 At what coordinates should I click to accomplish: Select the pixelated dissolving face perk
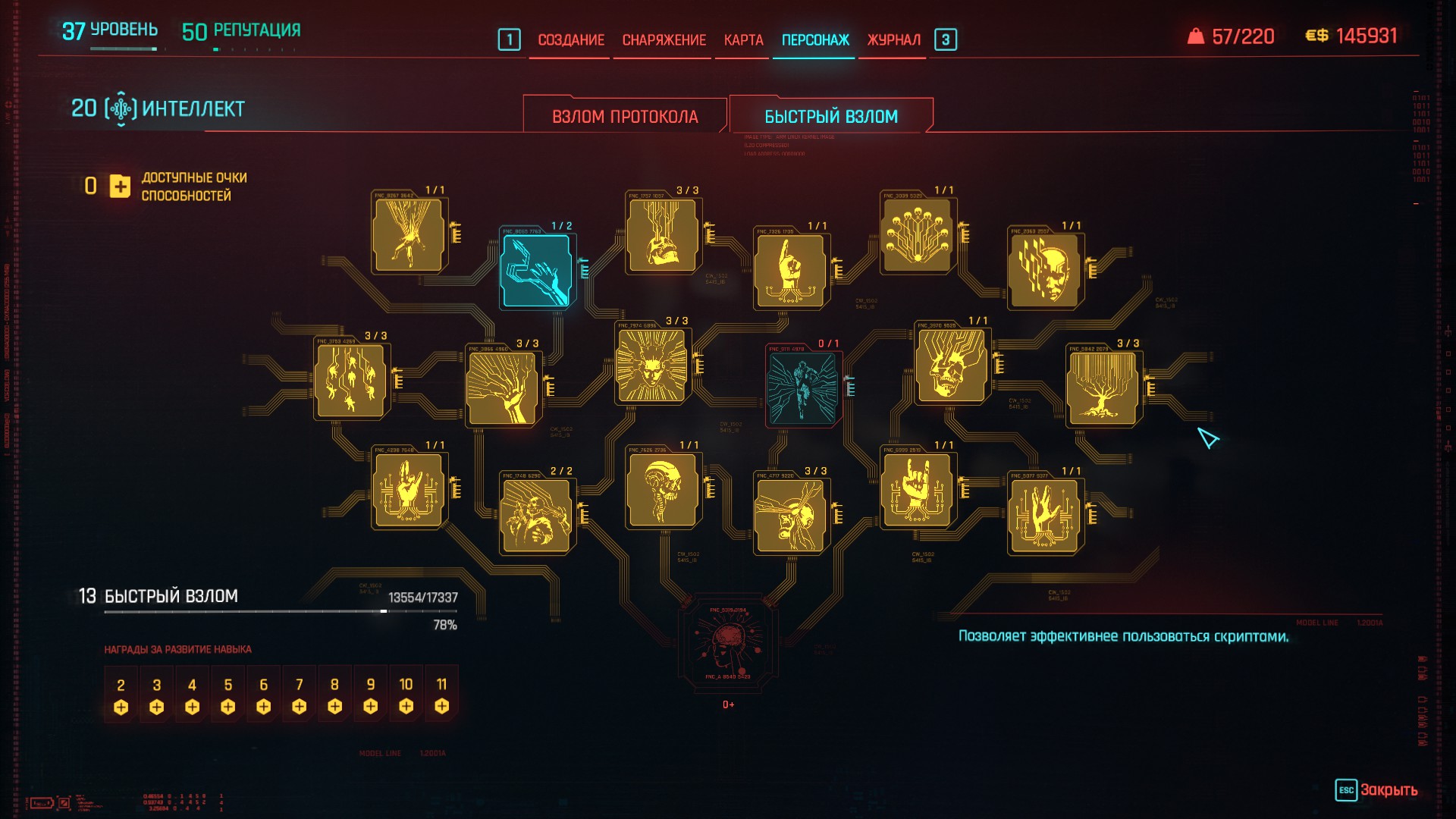tap(1044, 270)
